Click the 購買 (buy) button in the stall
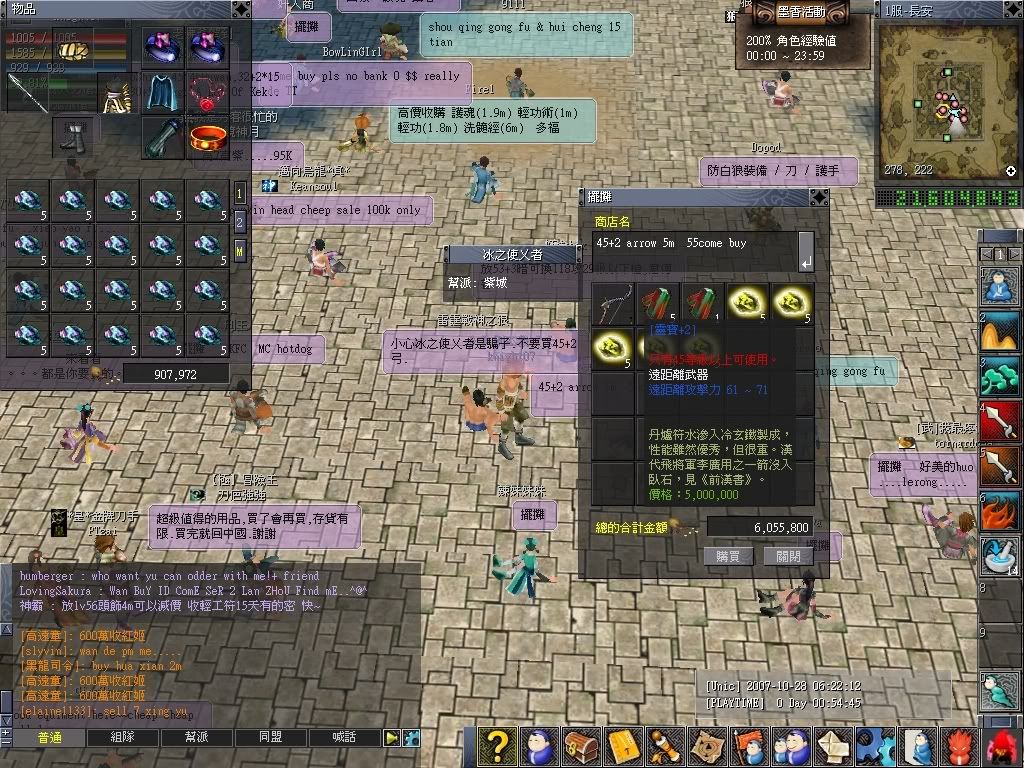The height and width of the screenshot is (768, 1024). click(728, 556)
